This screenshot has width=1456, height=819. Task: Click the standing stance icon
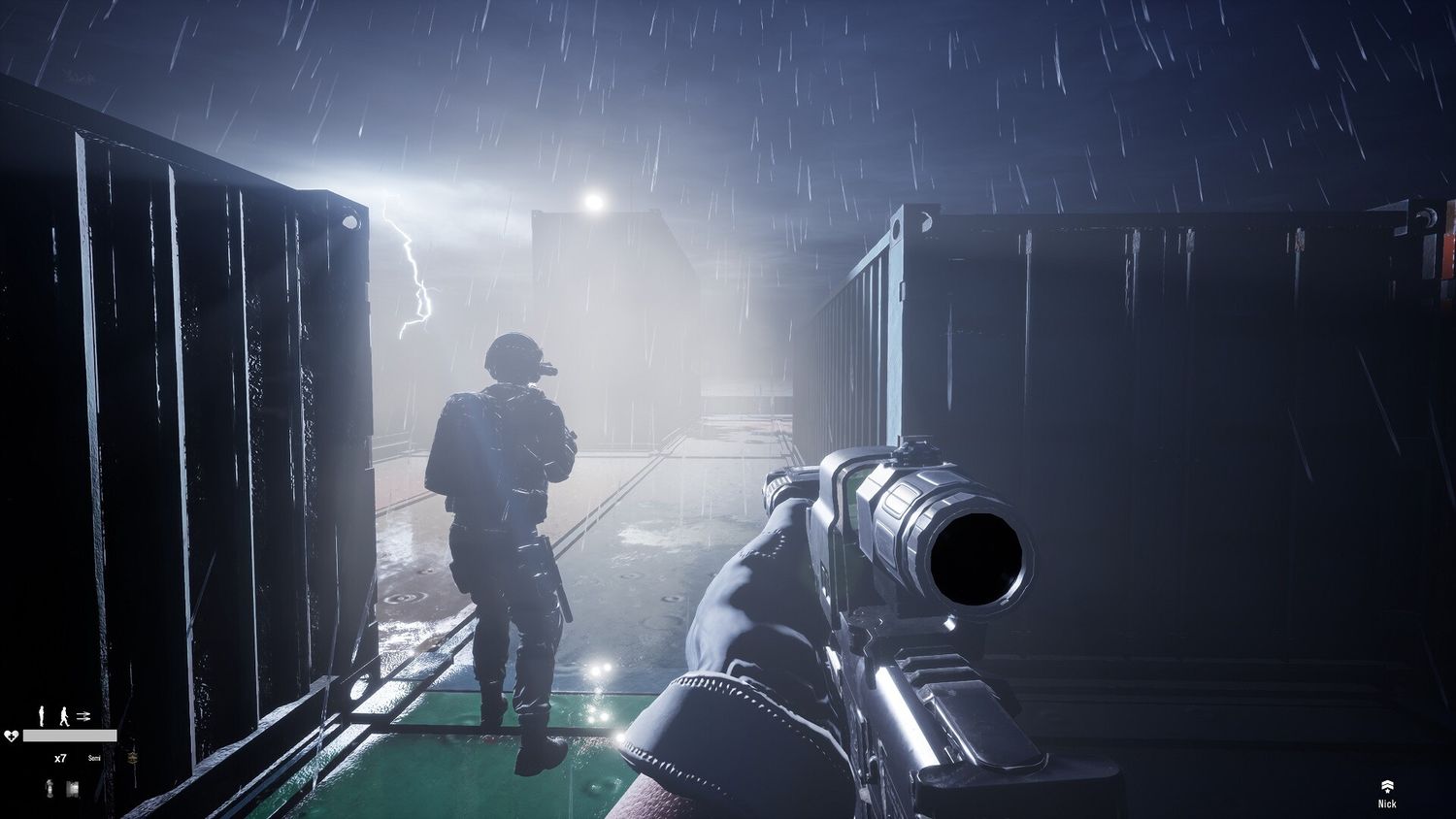pyautogui.click(x=42, y=716)
